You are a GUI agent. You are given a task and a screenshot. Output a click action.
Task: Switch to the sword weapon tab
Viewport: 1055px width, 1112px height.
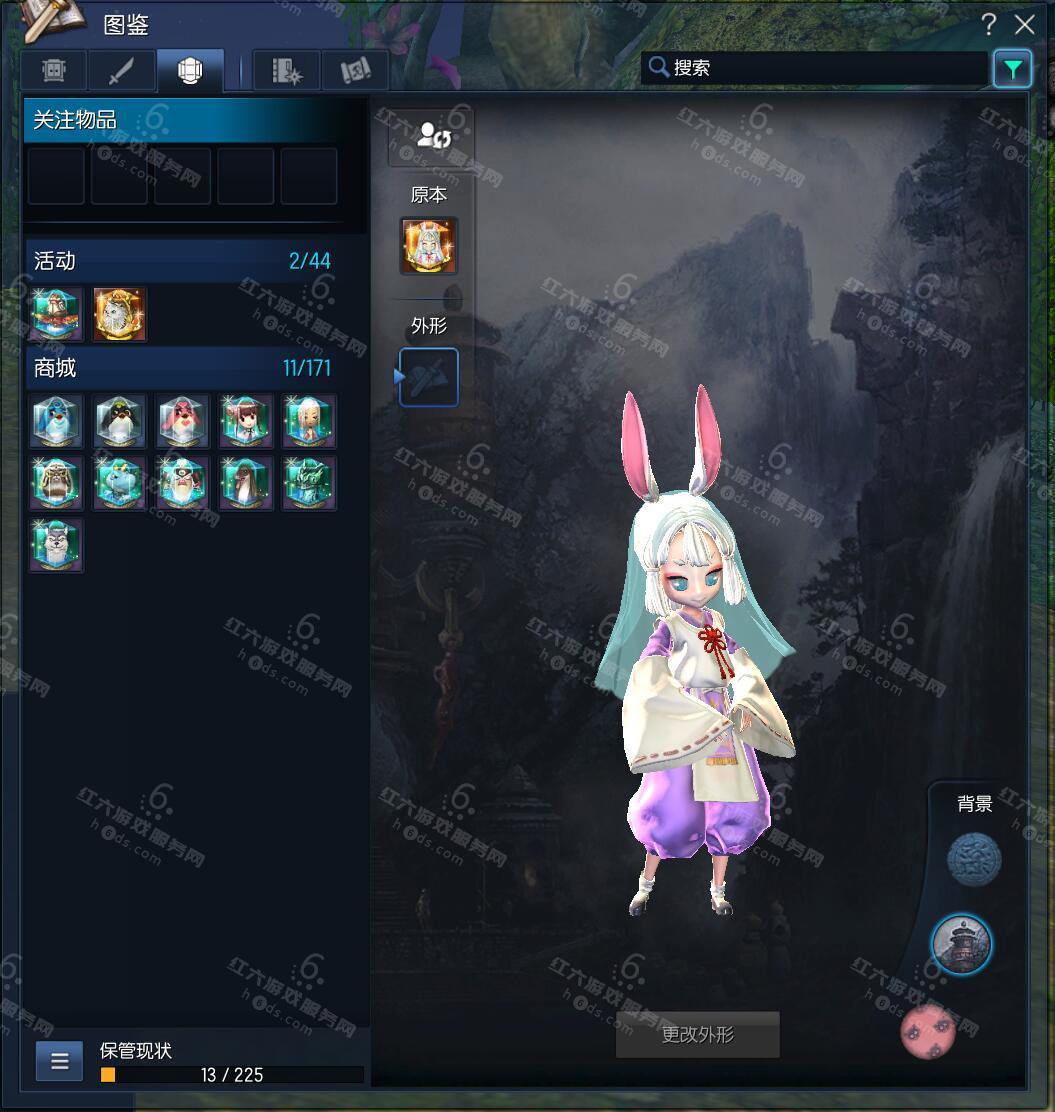pos(121,71)
